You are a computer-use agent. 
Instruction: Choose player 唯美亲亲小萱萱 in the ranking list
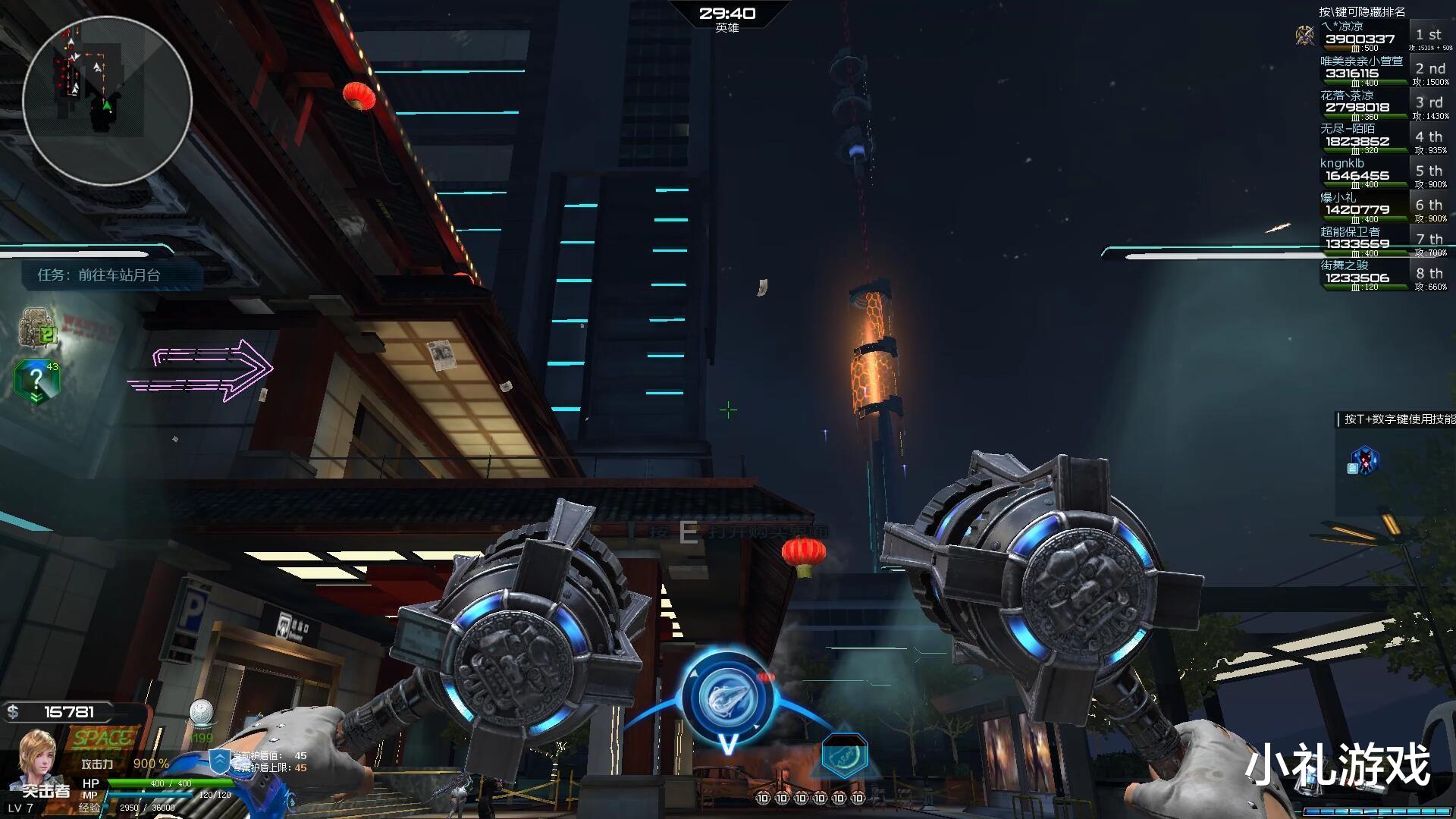(x=1374, y=72)
